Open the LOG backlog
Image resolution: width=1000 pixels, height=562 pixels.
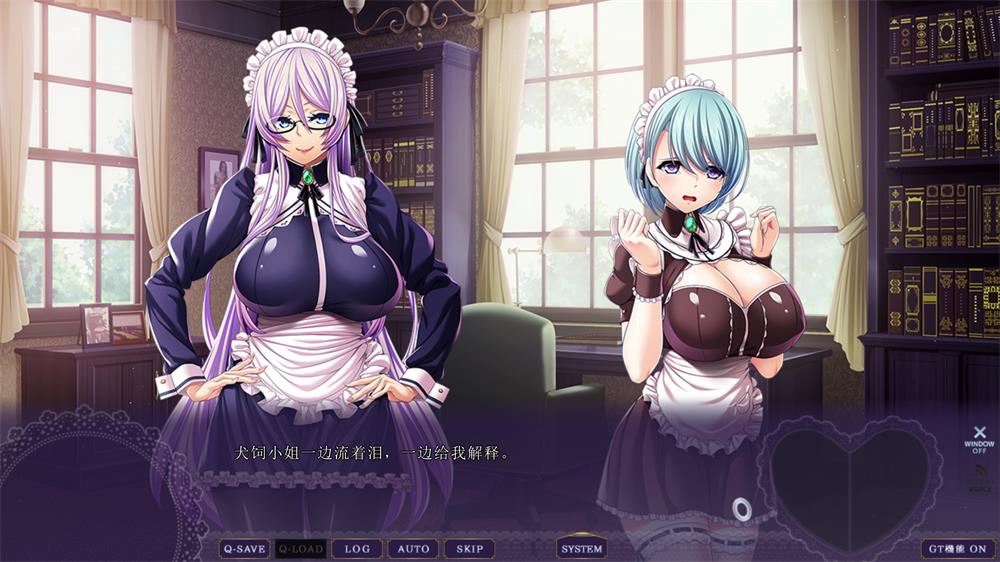(x=357, y=548)
